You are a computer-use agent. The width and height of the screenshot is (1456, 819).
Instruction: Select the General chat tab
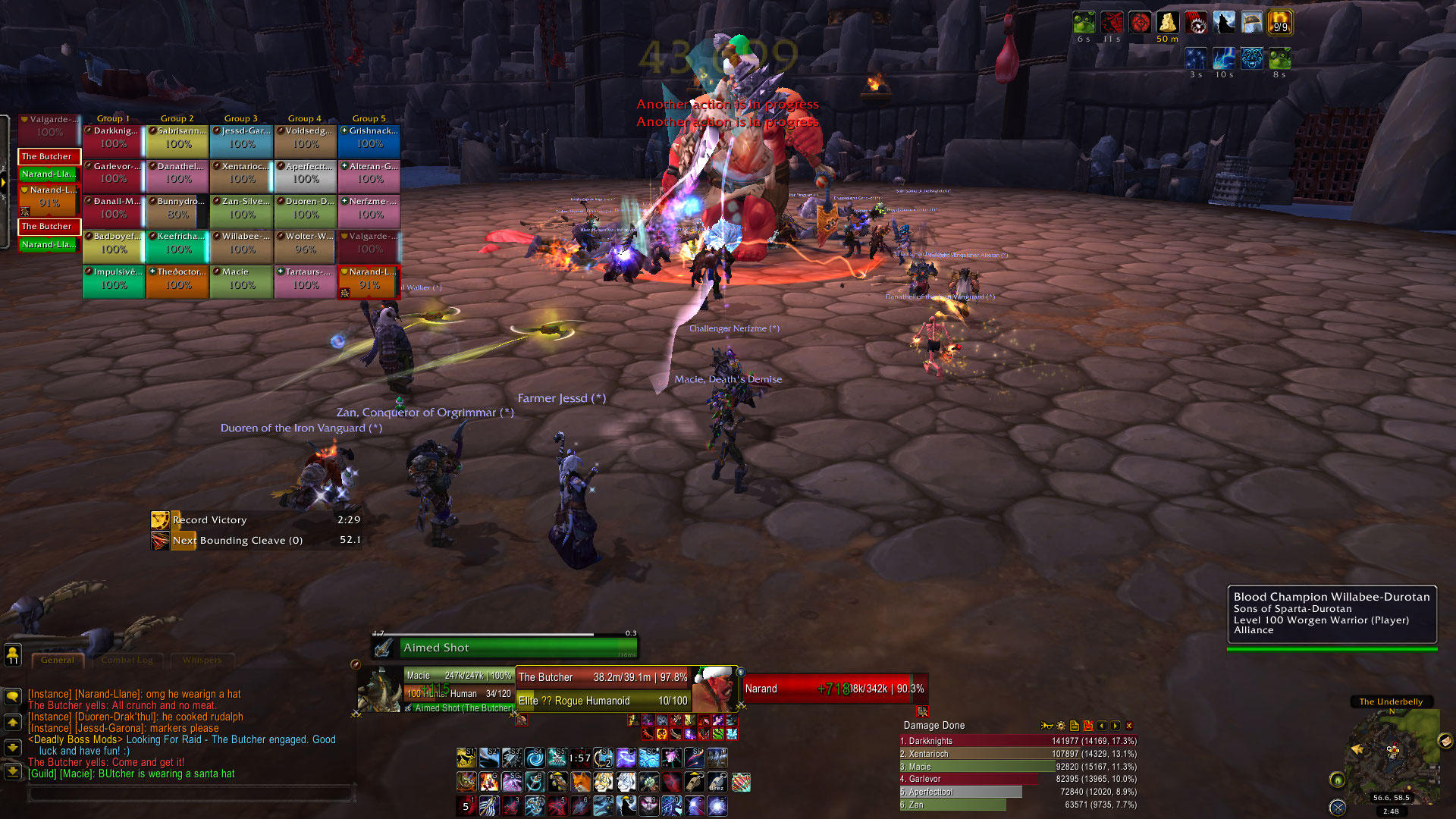pyautogui.click(x=58, y=660)
